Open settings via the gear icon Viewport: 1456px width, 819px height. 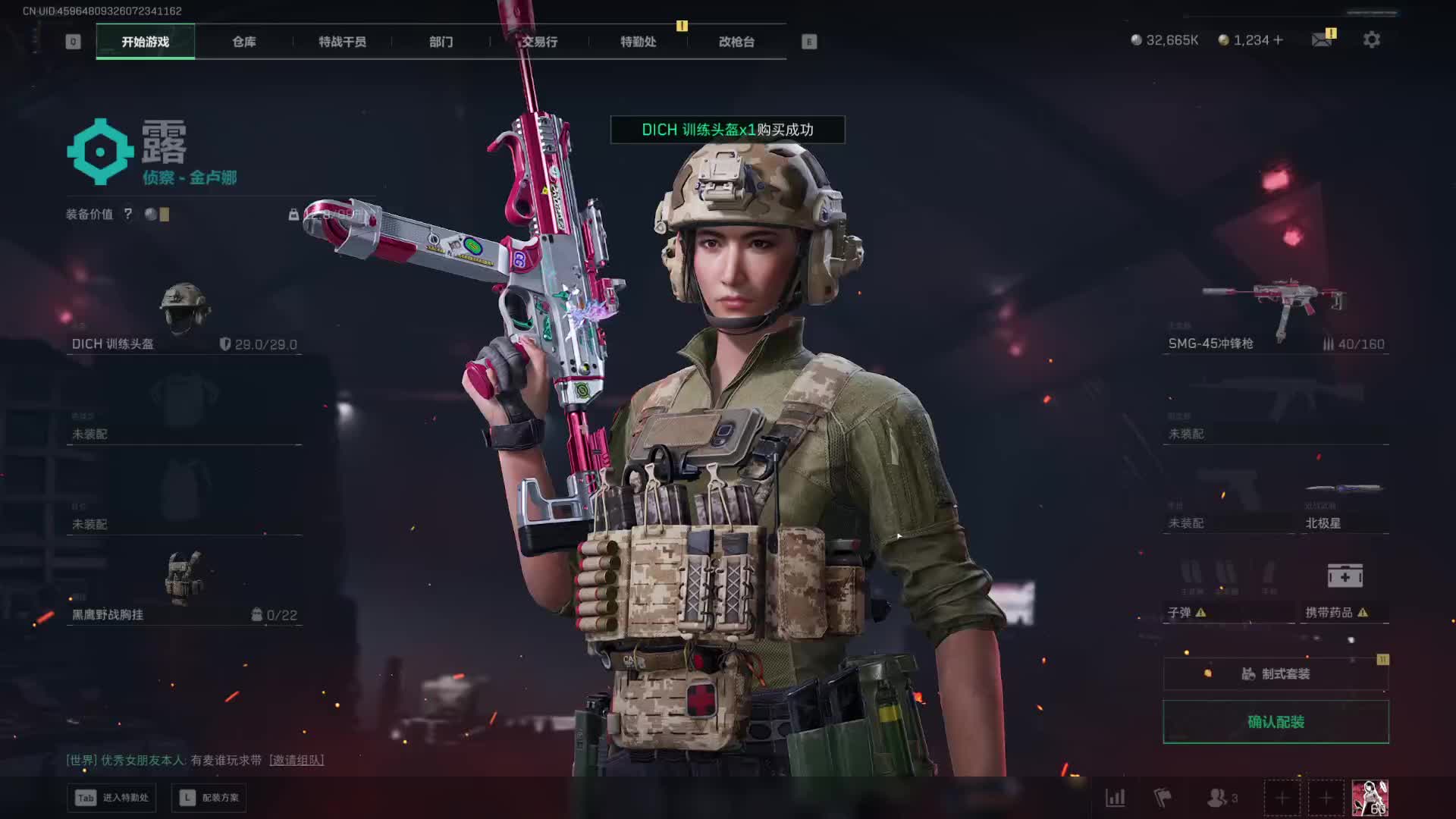coord(1371,40)
